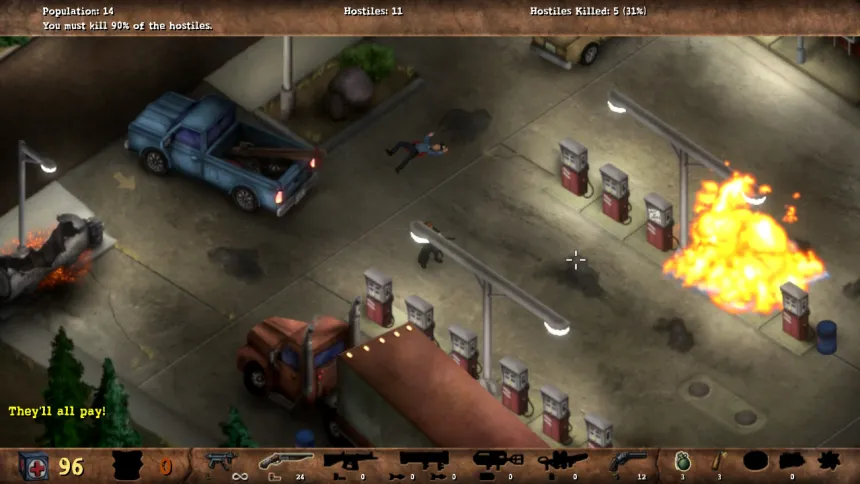Select the revolver pistol icon
This screenshot has width=860, height=484.
pyautogui.click(x=627, y=461)
